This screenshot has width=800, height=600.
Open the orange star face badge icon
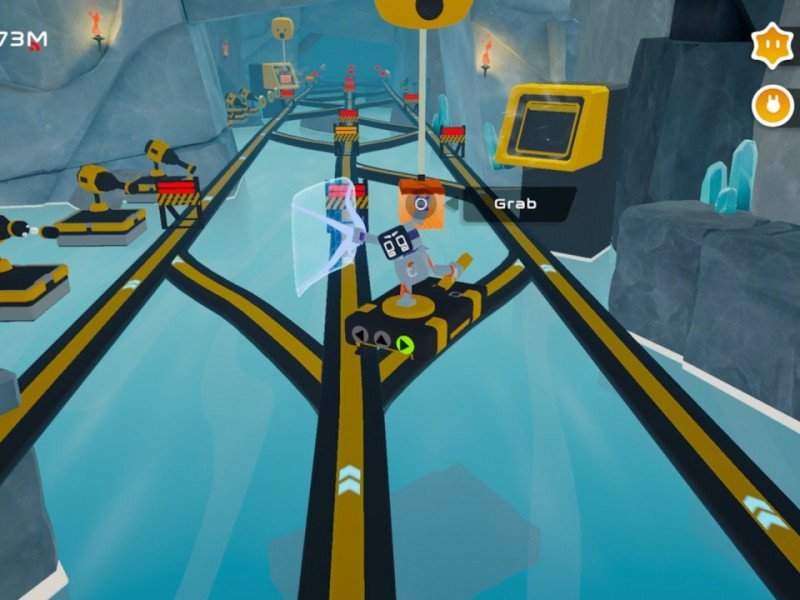click(772, 45)
